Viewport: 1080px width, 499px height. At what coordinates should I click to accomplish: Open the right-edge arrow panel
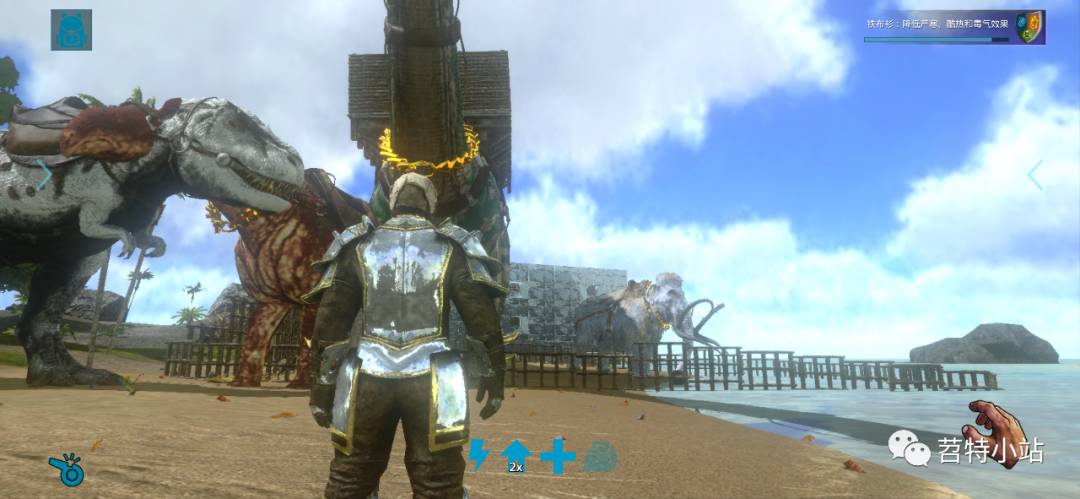pyautogui.click(x=1036, y=175)
